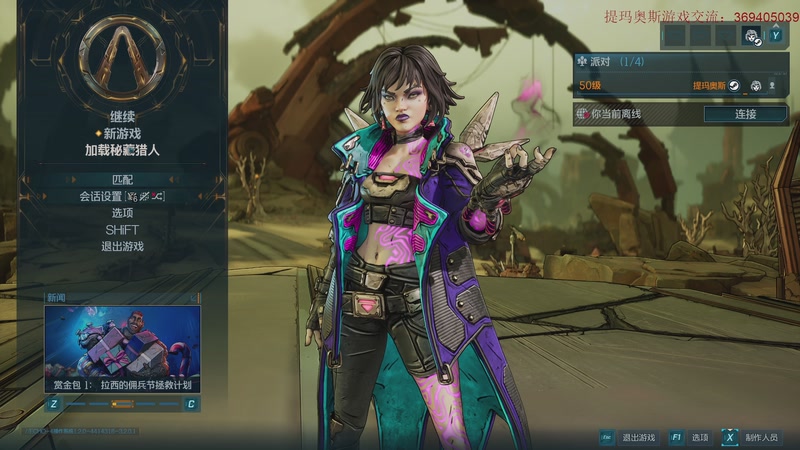
Task: Click the 连接 connect button
Action: coord(745,114)
